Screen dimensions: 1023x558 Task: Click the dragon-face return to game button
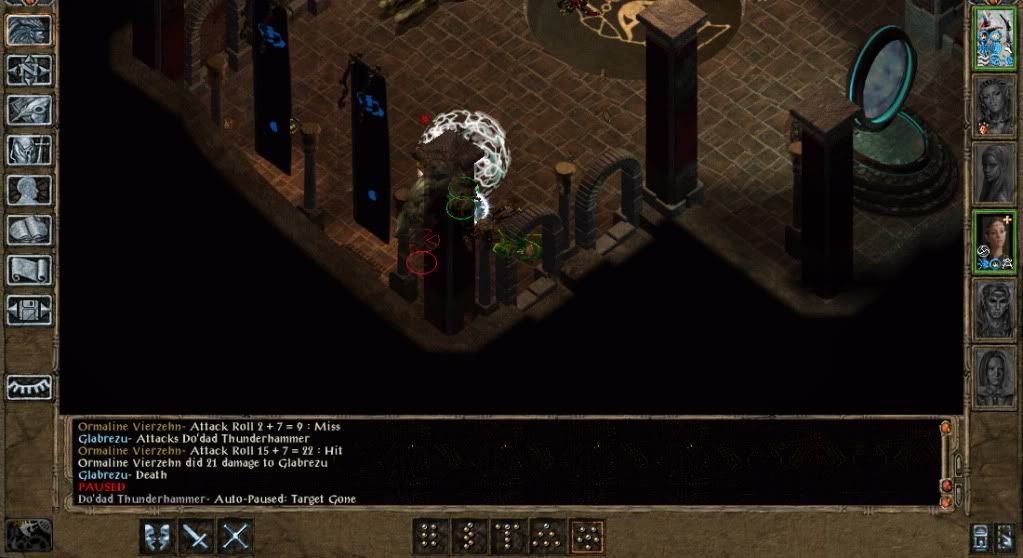pos(29,30)
